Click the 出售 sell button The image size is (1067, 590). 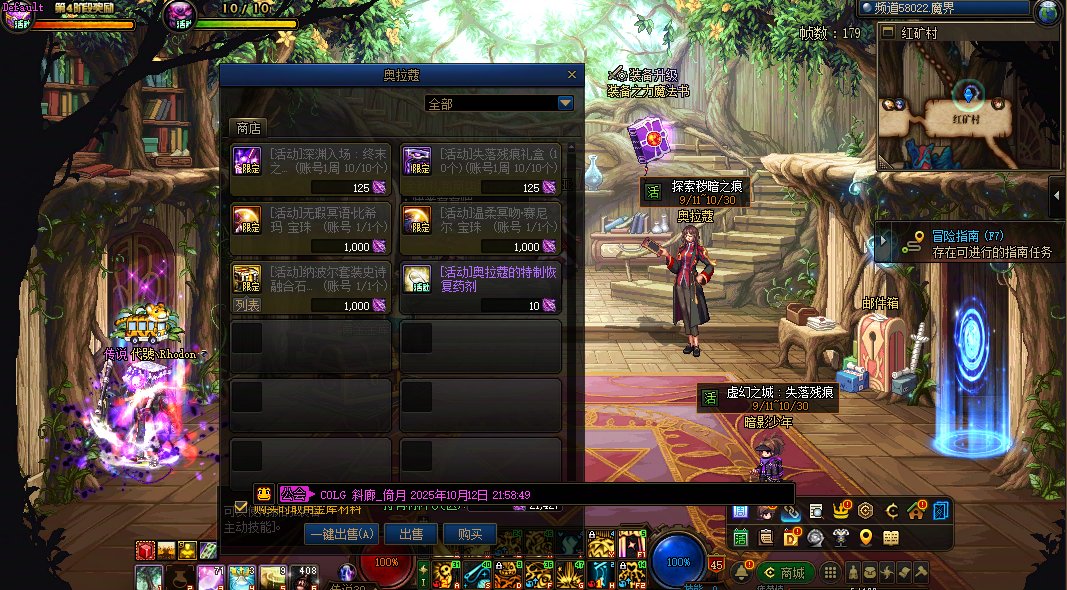pos(411,534)
